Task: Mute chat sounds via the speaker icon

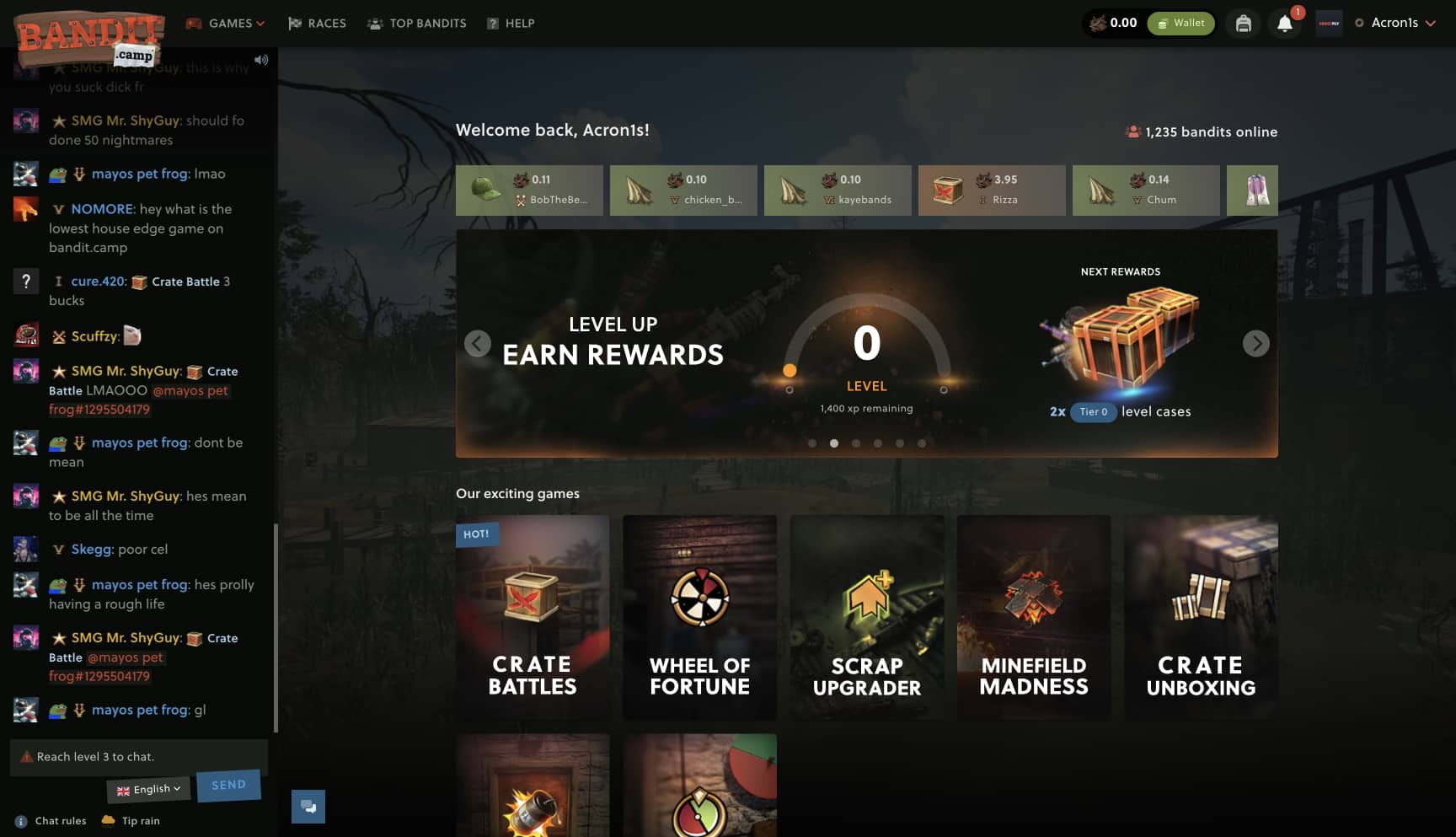Action: coord(262,59)
